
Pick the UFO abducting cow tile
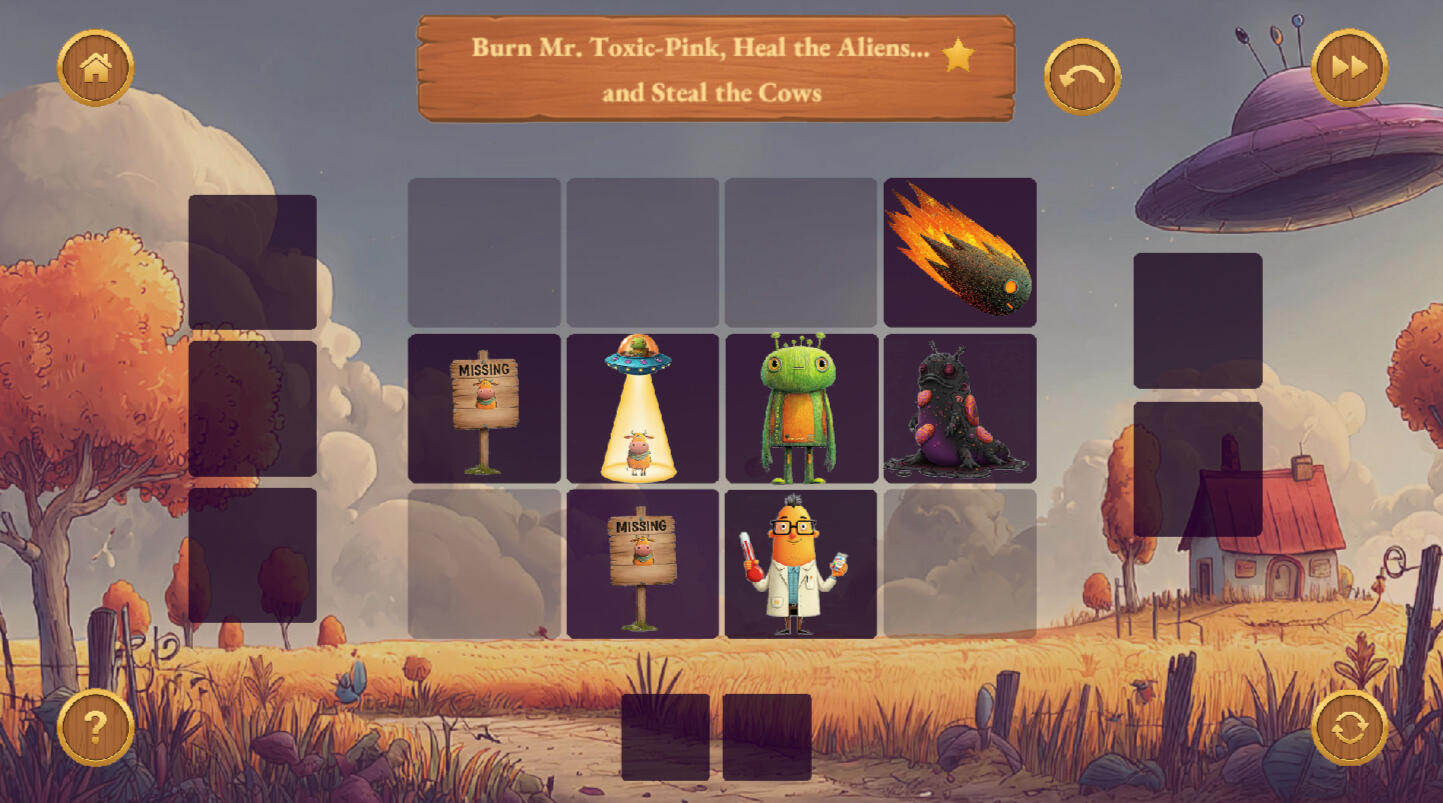pyautogui.click(x=642, y=408)
